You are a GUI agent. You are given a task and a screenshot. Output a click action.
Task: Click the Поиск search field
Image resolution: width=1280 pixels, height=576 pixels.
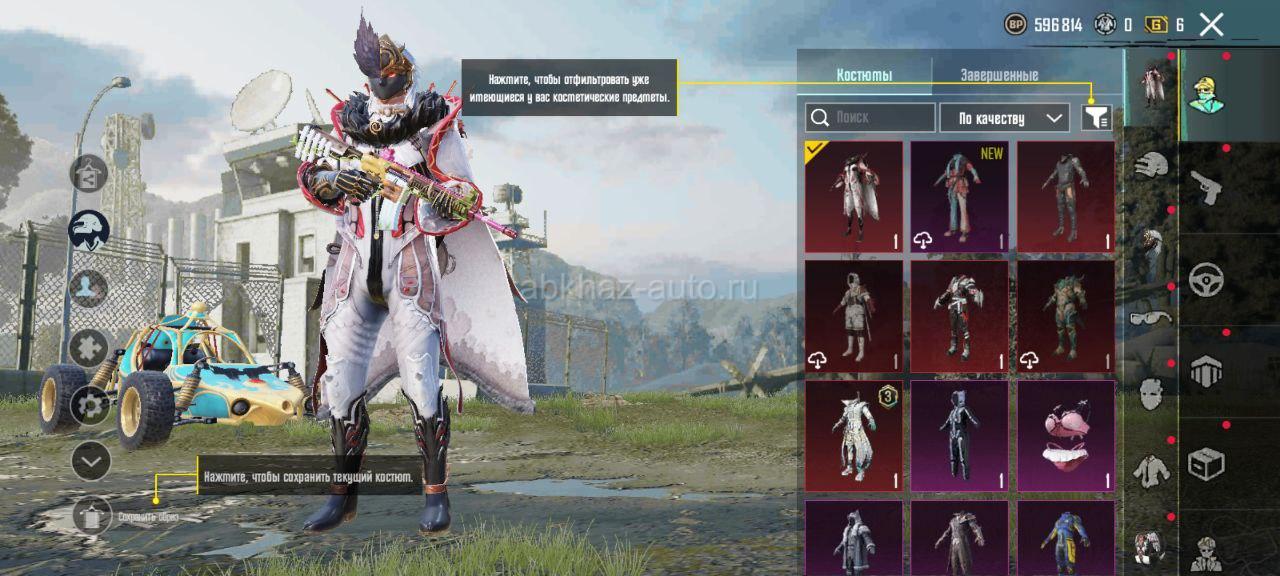tap(870, 118)
